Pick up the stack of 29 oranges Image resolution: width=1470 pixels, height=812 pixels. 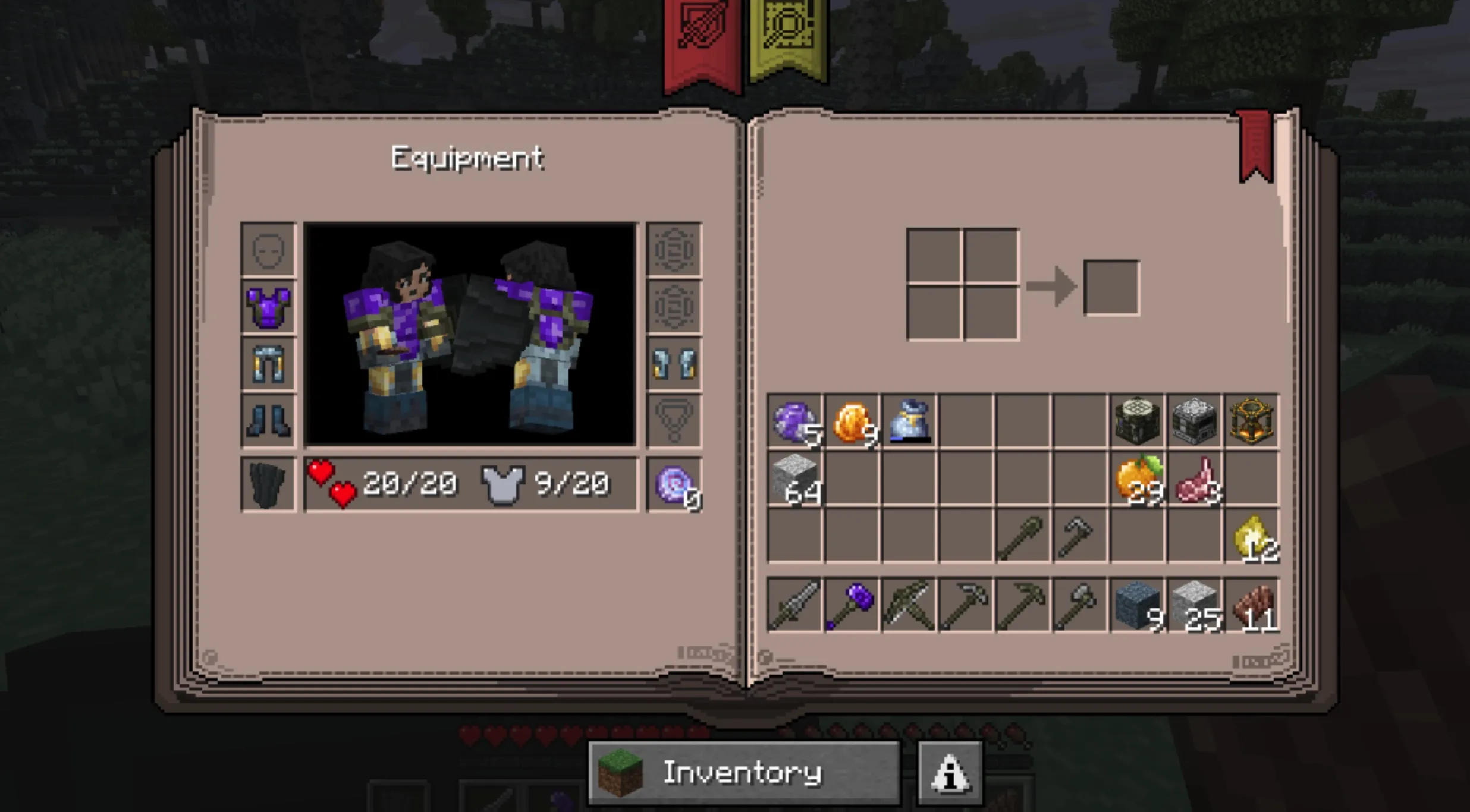point(1137,479)
